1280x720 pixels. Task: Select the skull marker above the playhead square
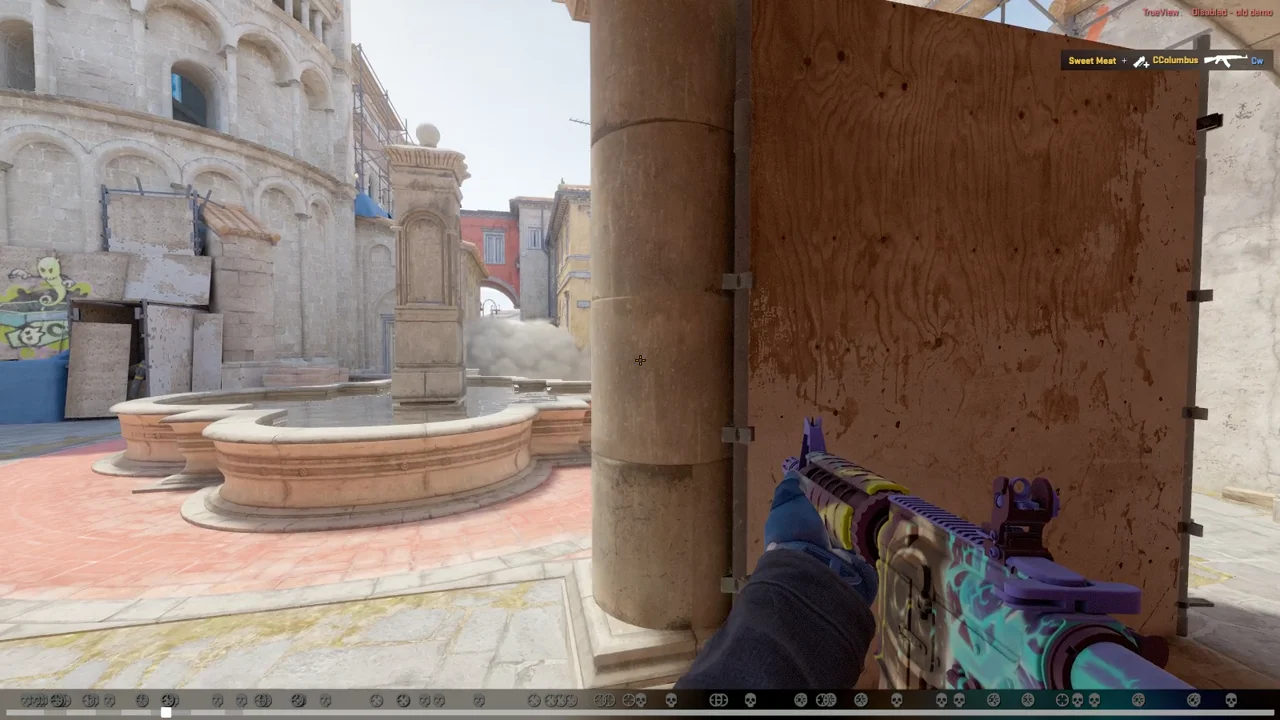[x=168, y=700]
